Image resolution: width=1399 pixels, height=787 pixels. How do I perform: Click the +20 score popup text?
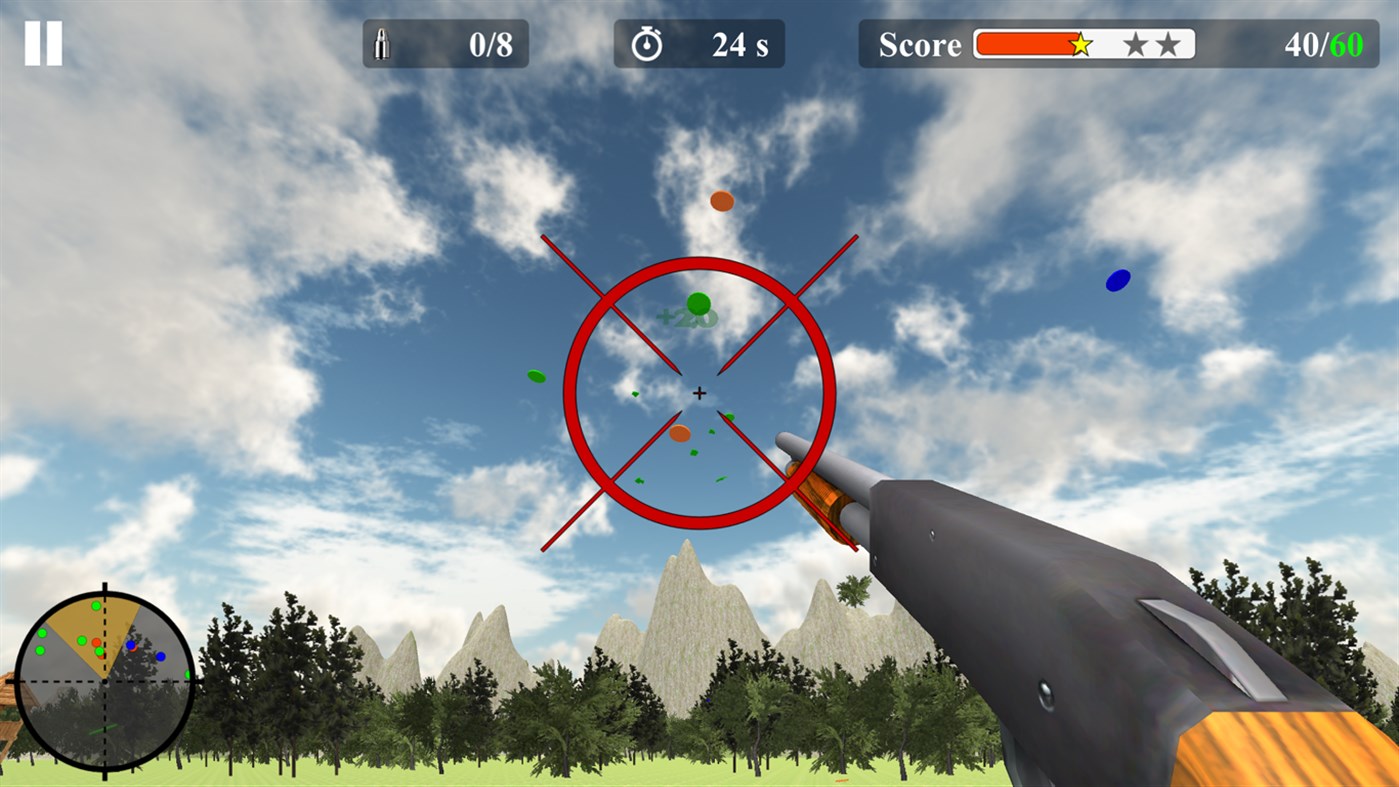pyautogui.click(x=685, y=317)
